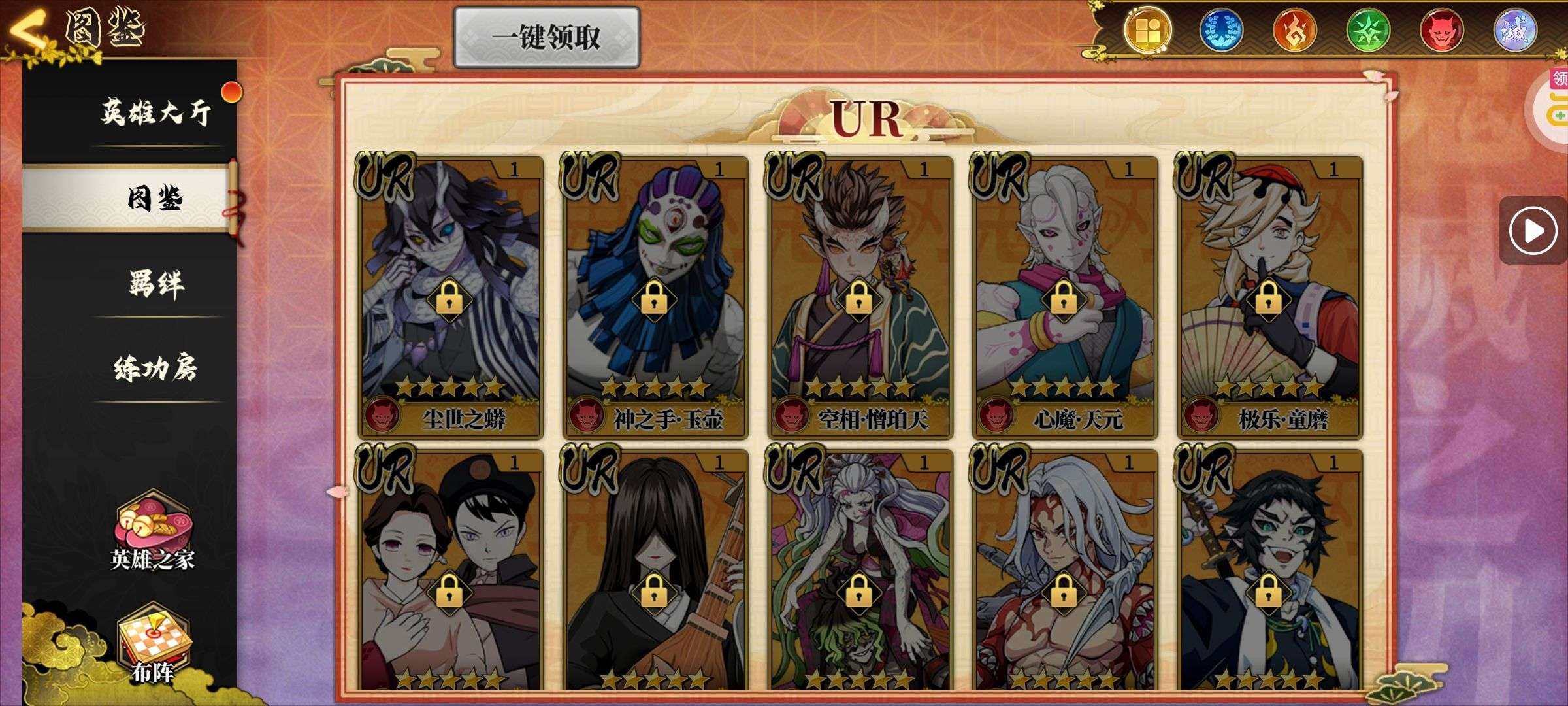The width and height of the screenshot is (1568, 706).
Task: Filter by blue laurel faction icon
Action: point(1221,31)
